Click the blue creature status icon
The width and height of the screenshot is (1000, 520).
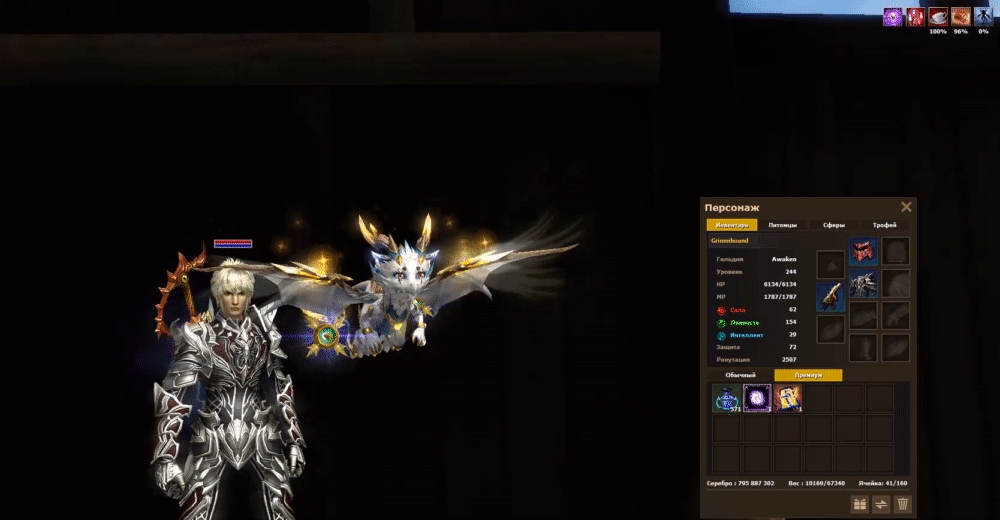point(983,17)
